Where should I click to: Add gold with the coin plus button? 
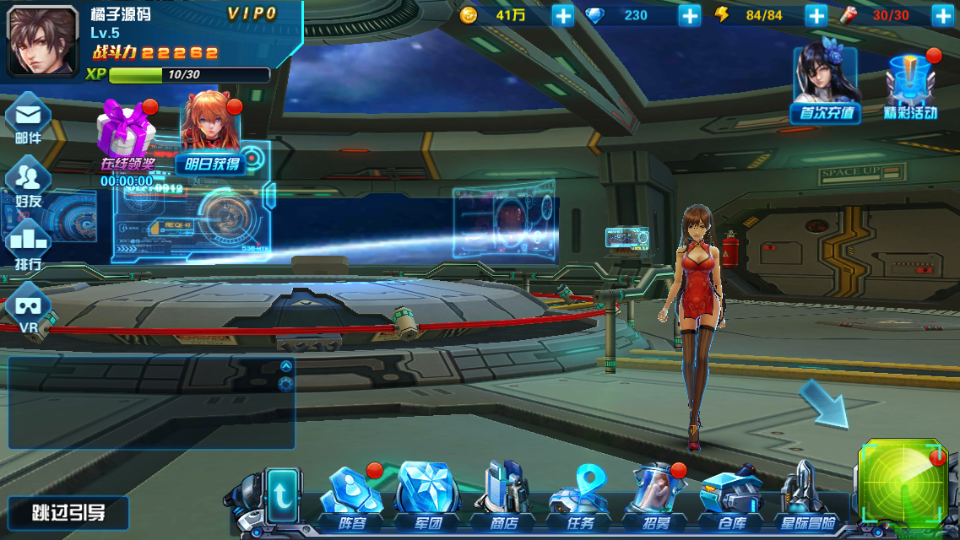[x=563, y=15]
